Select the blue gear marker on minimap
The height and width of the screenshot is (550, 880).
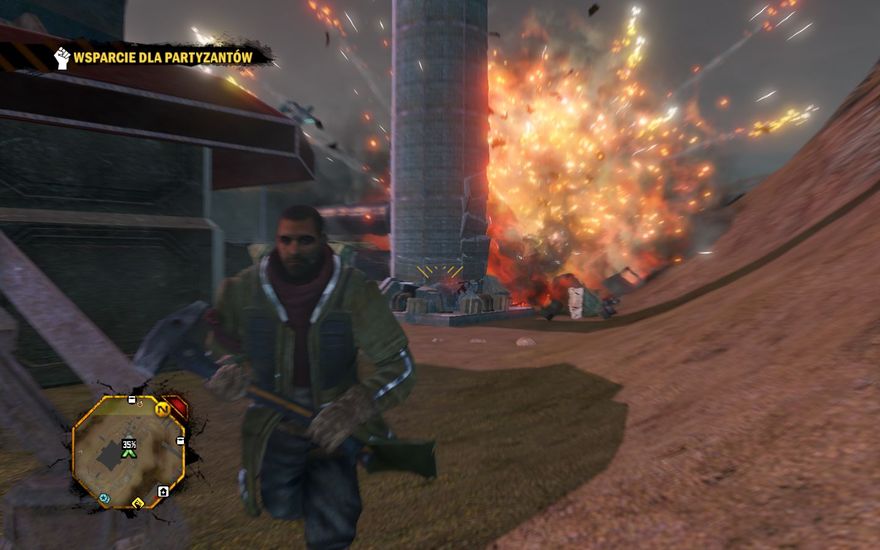104,497
